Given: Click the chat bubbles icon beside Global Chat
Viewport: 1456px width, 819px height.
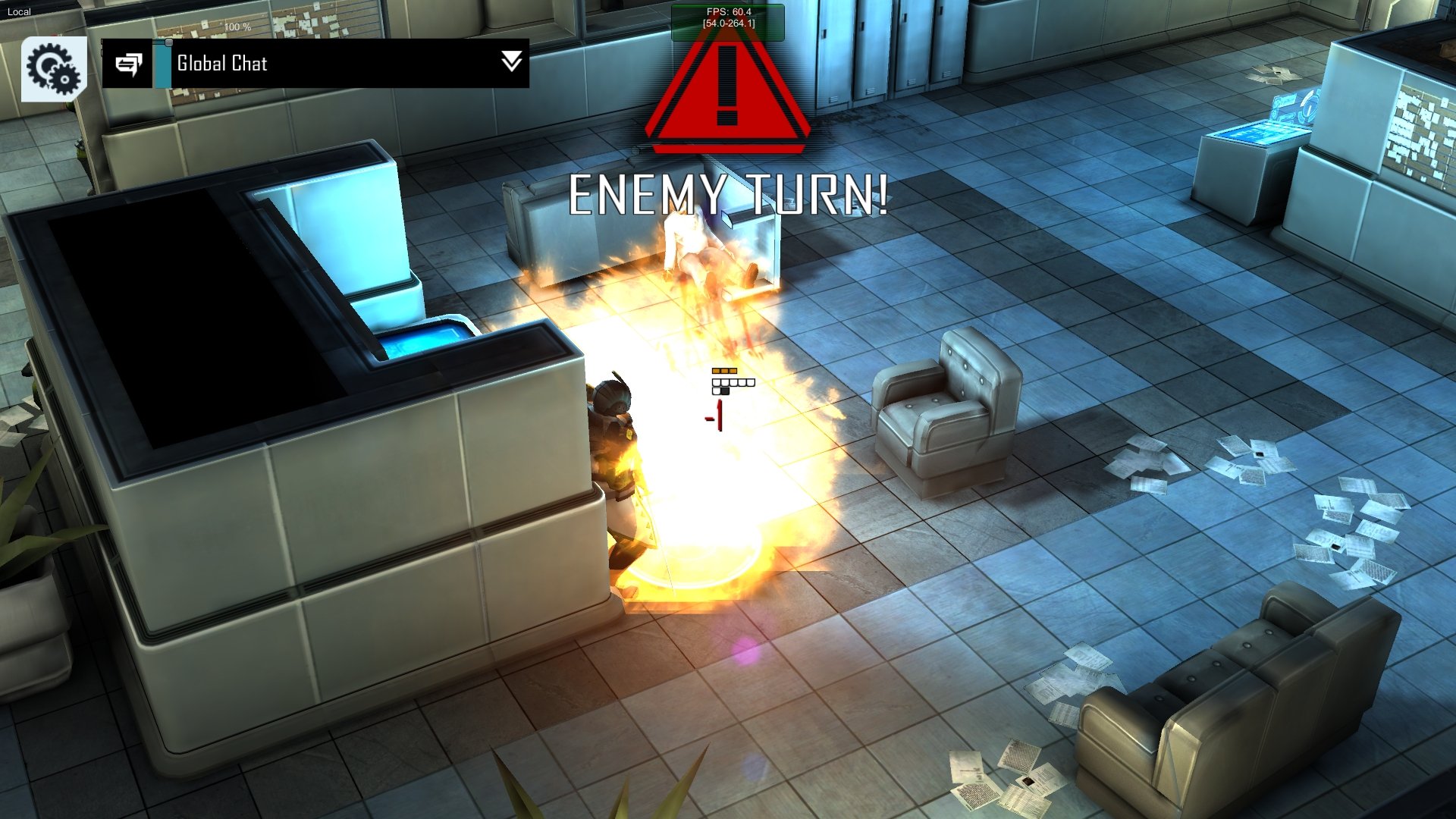Looking at the screenshot, I should point(129,64).
